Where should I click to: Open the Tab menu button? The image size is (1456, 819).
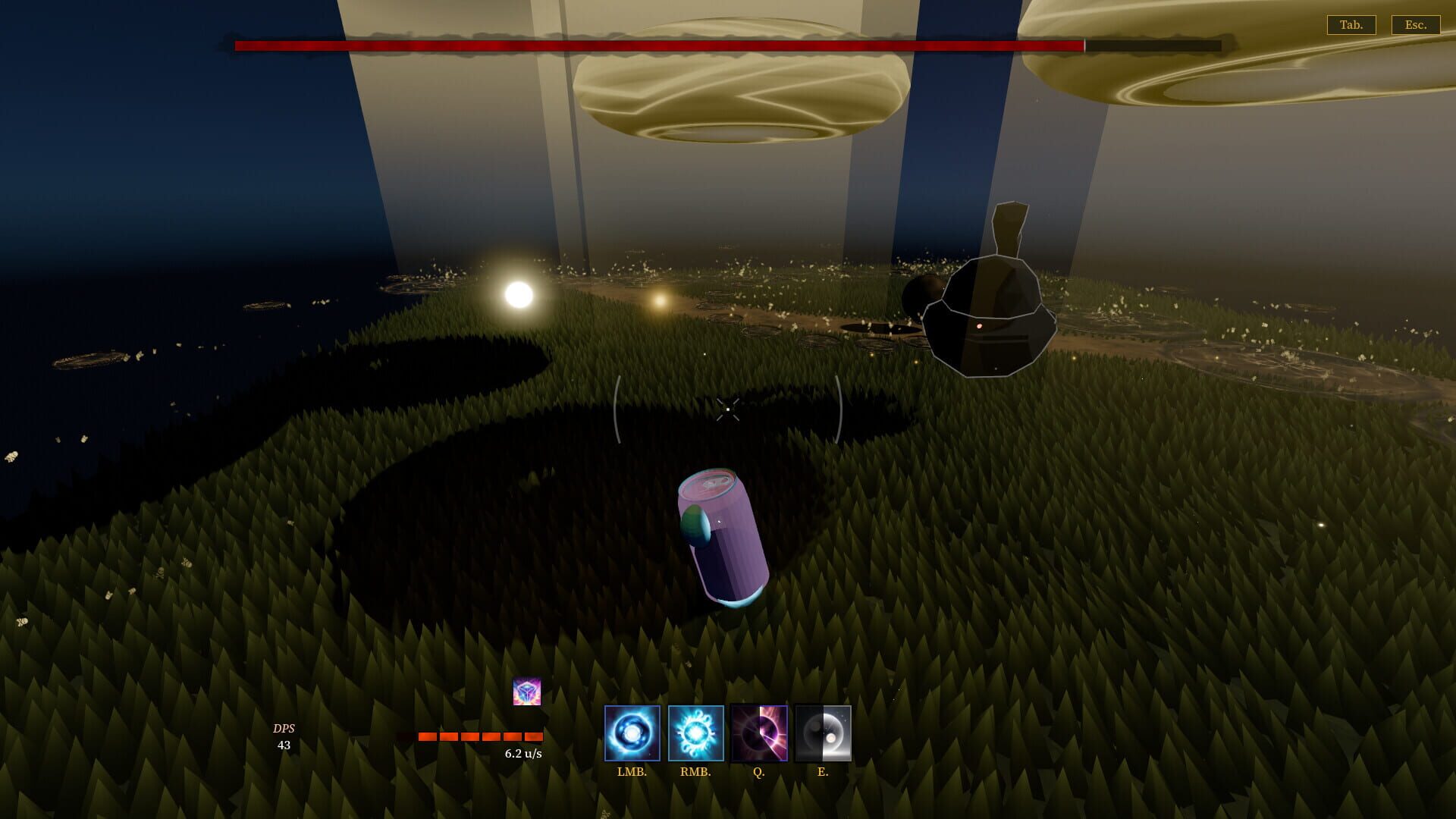point(1352,25)
